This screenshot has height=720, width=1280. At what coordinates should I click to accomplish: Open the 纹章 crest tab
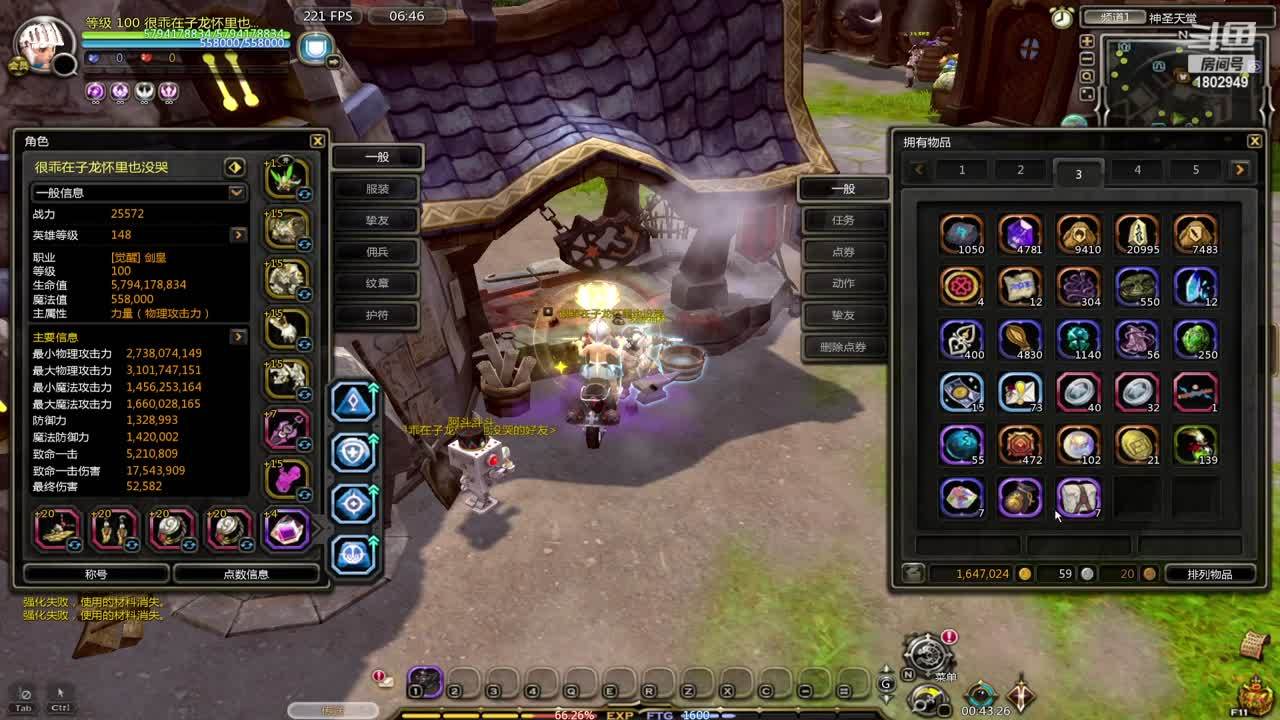pyautogui.click(x=377, y=283)
